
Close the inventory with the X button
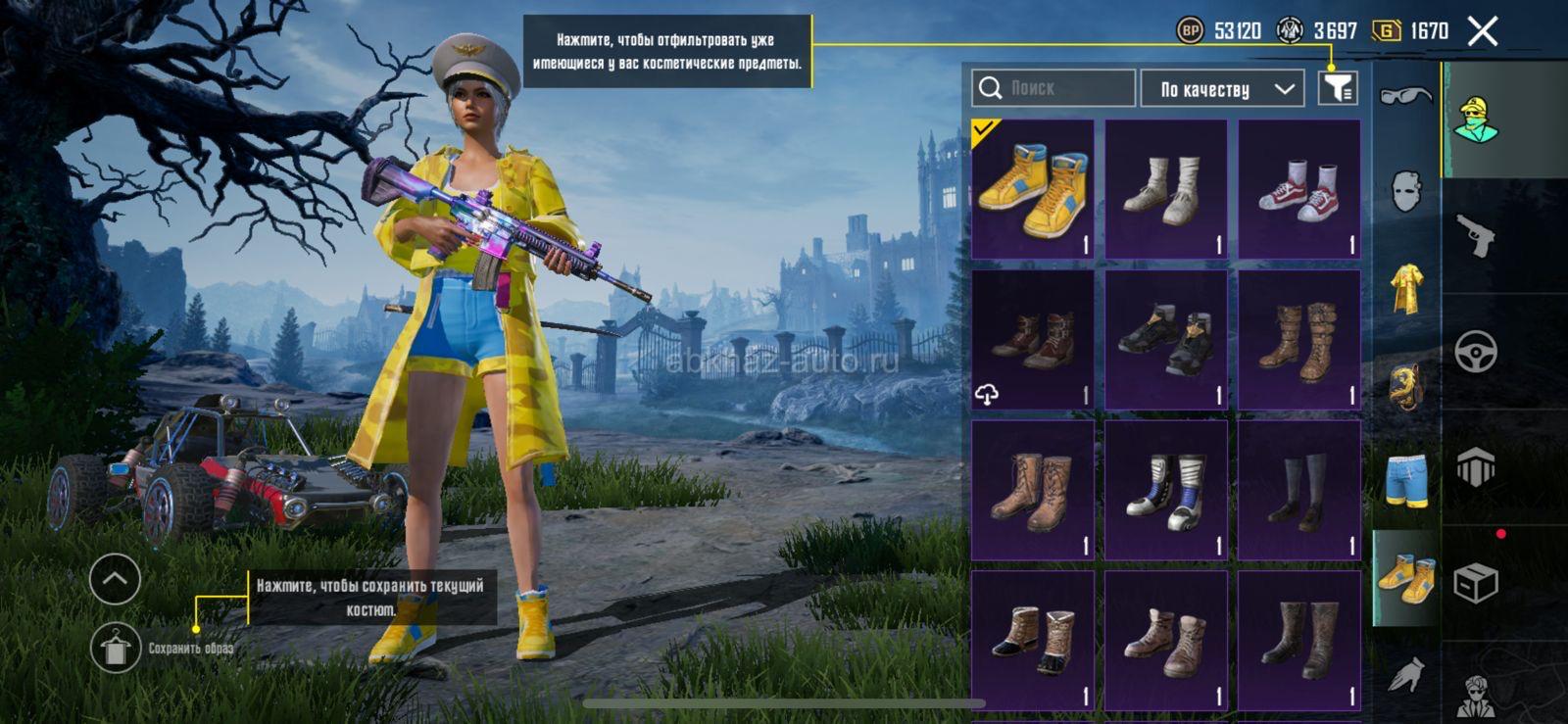pos(1483,31)
